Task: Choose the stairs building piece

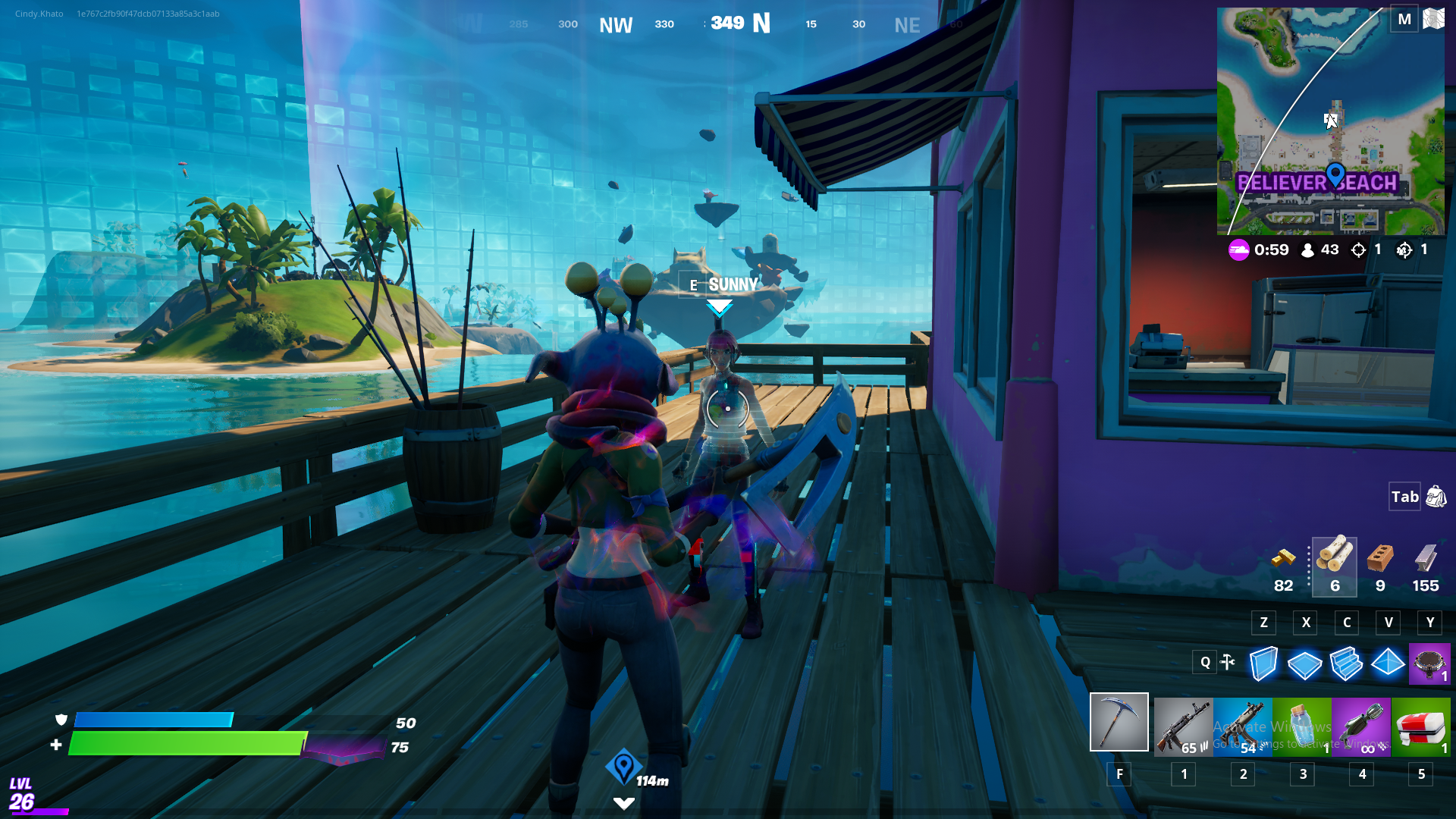Action: 1346,664
